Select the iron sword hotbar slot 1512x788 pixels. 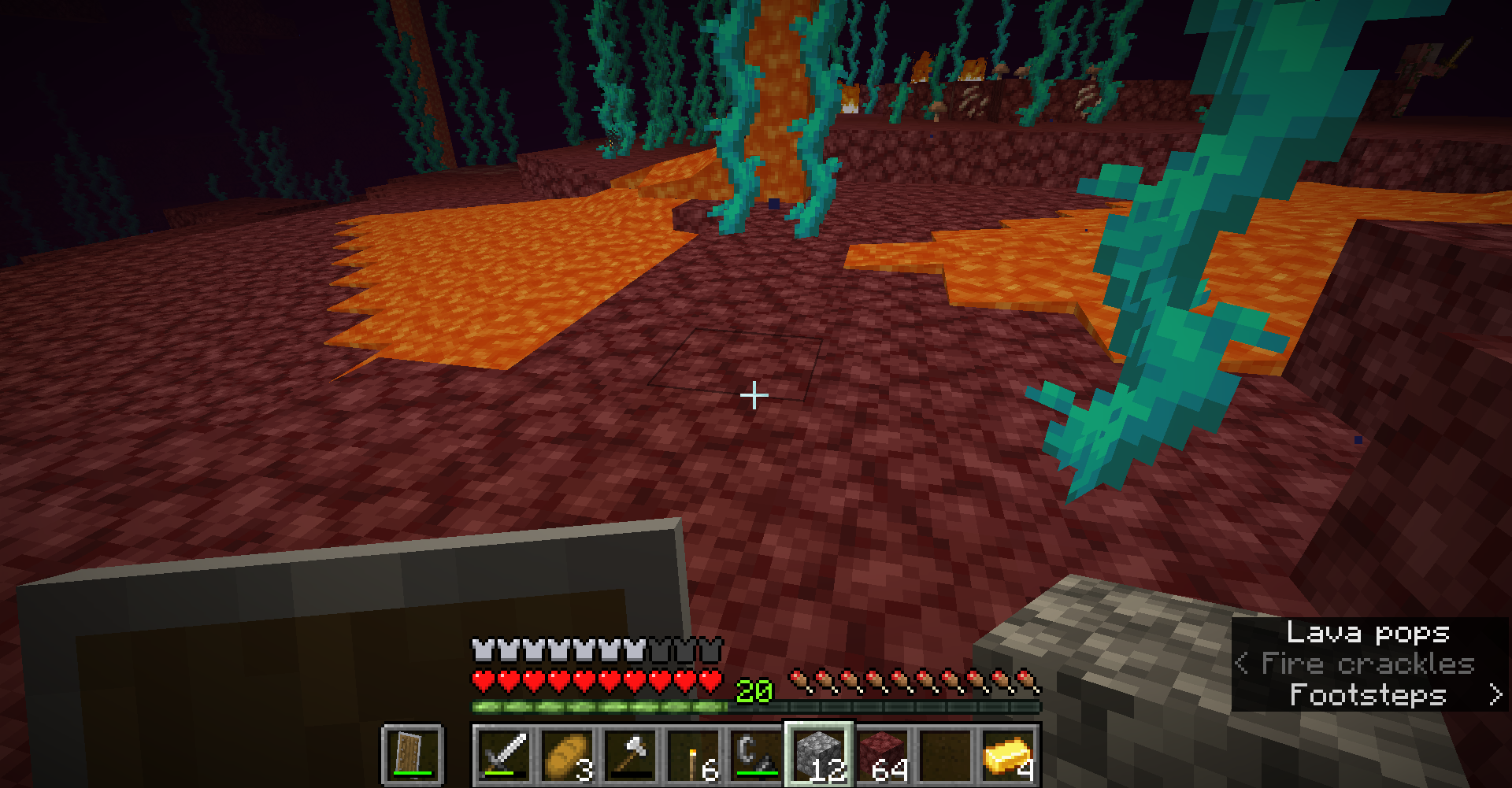(x=504, y=755)
